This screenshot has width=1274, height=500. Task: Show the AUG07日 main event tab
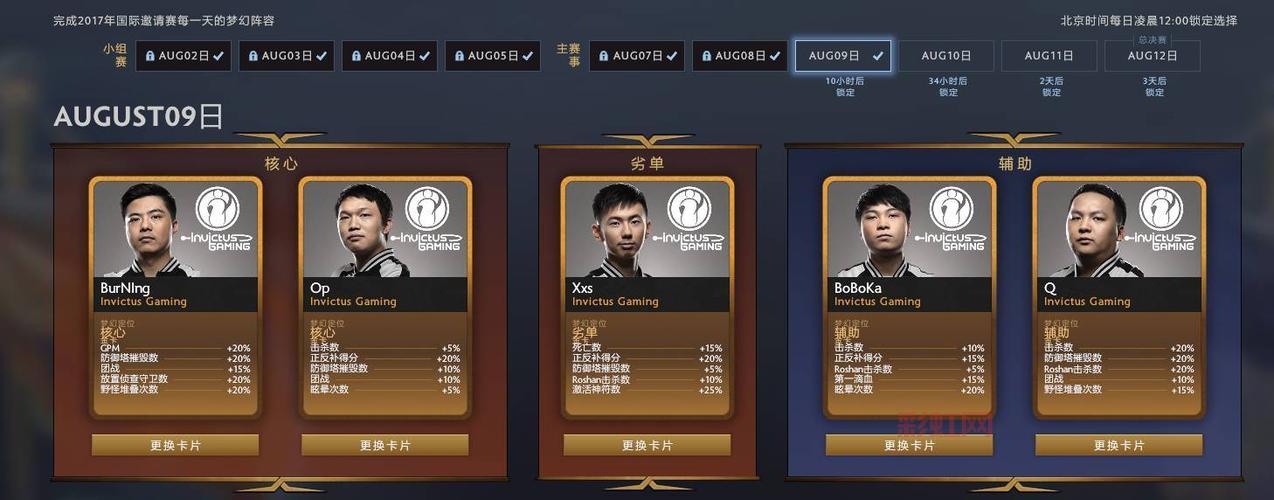[637, 56]
